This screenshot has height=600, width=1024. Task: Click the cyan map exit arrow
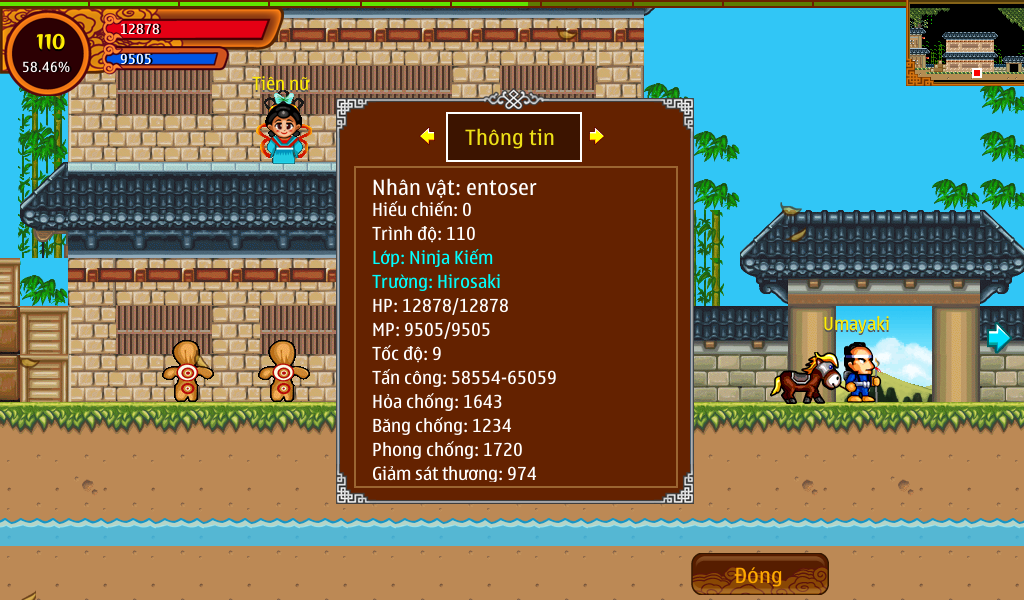point(998,338)
